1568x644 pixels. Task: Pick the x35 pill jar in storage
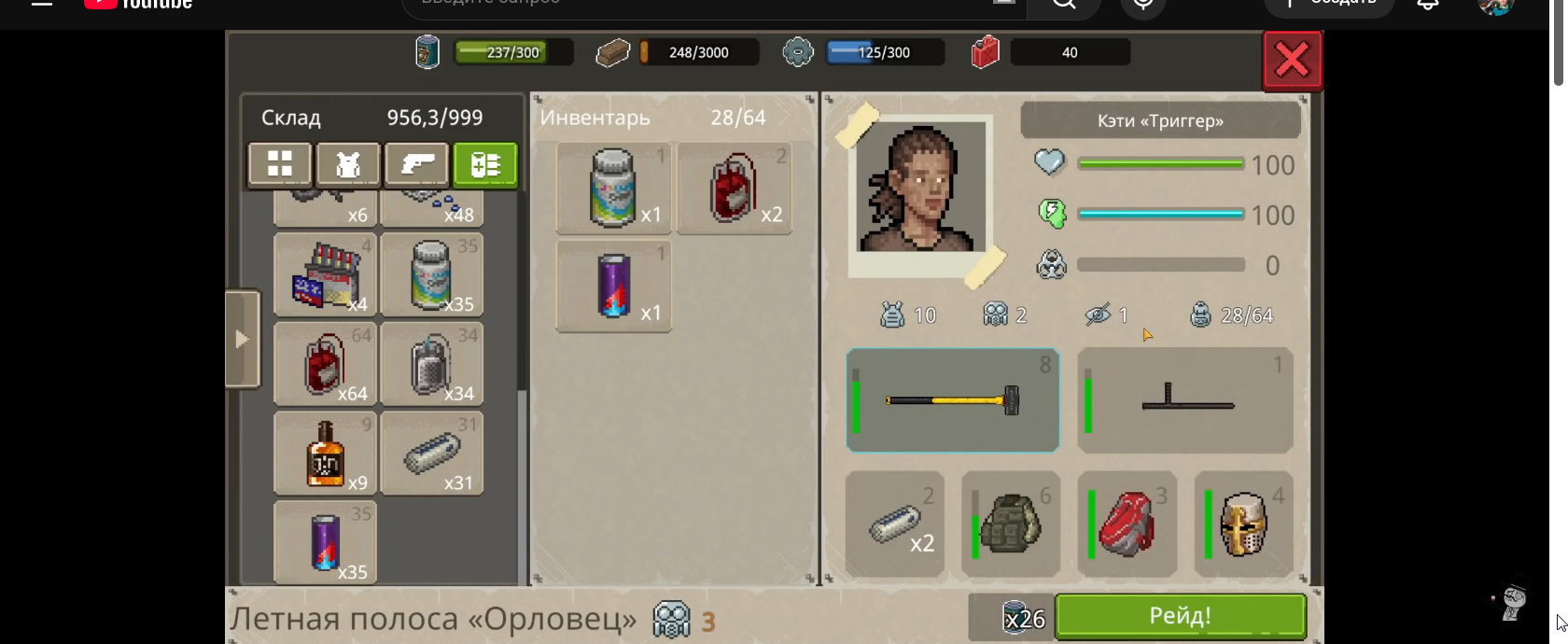[x=432, y=274]
